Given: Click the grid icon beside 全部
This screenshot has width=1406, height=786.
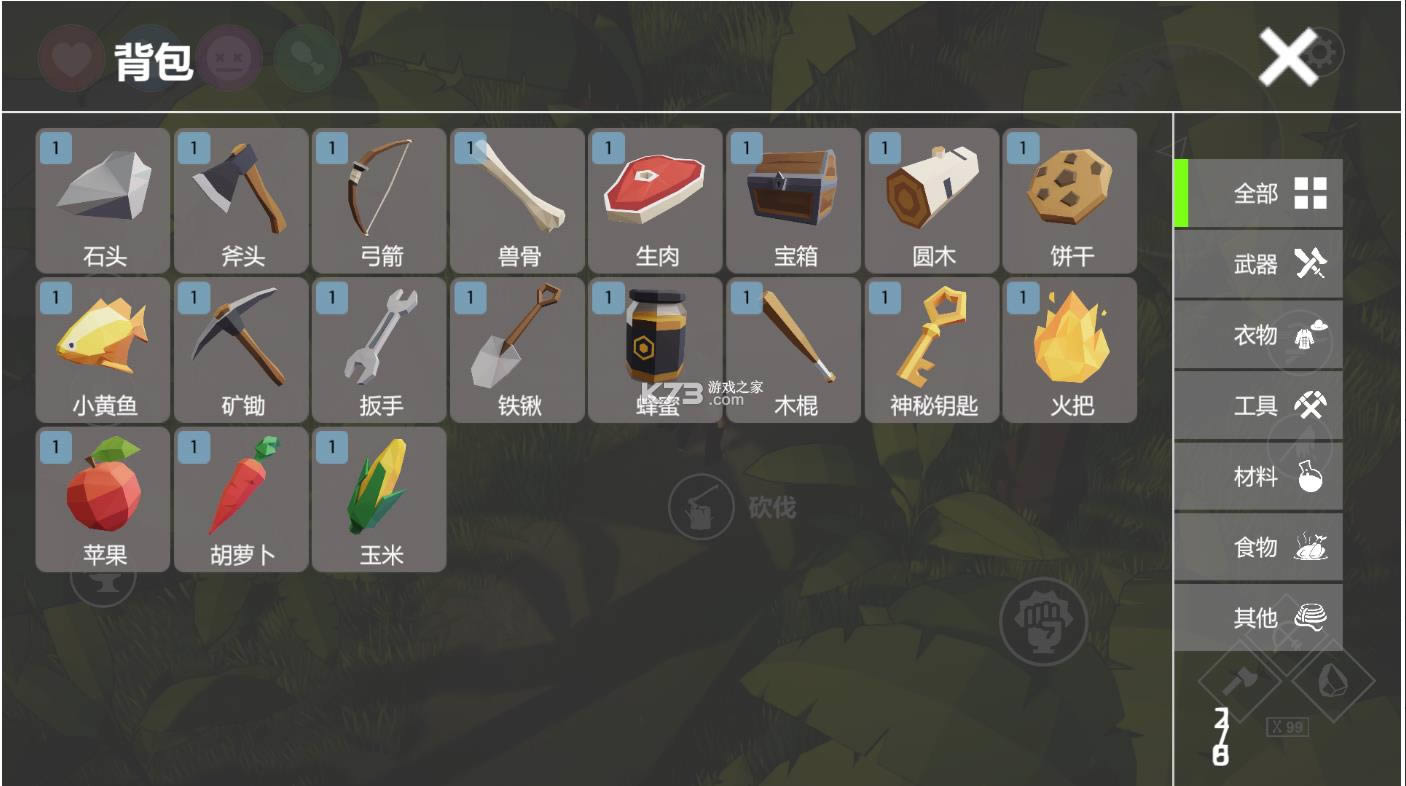Looking at the screenshot, I should pos(1311,191).
